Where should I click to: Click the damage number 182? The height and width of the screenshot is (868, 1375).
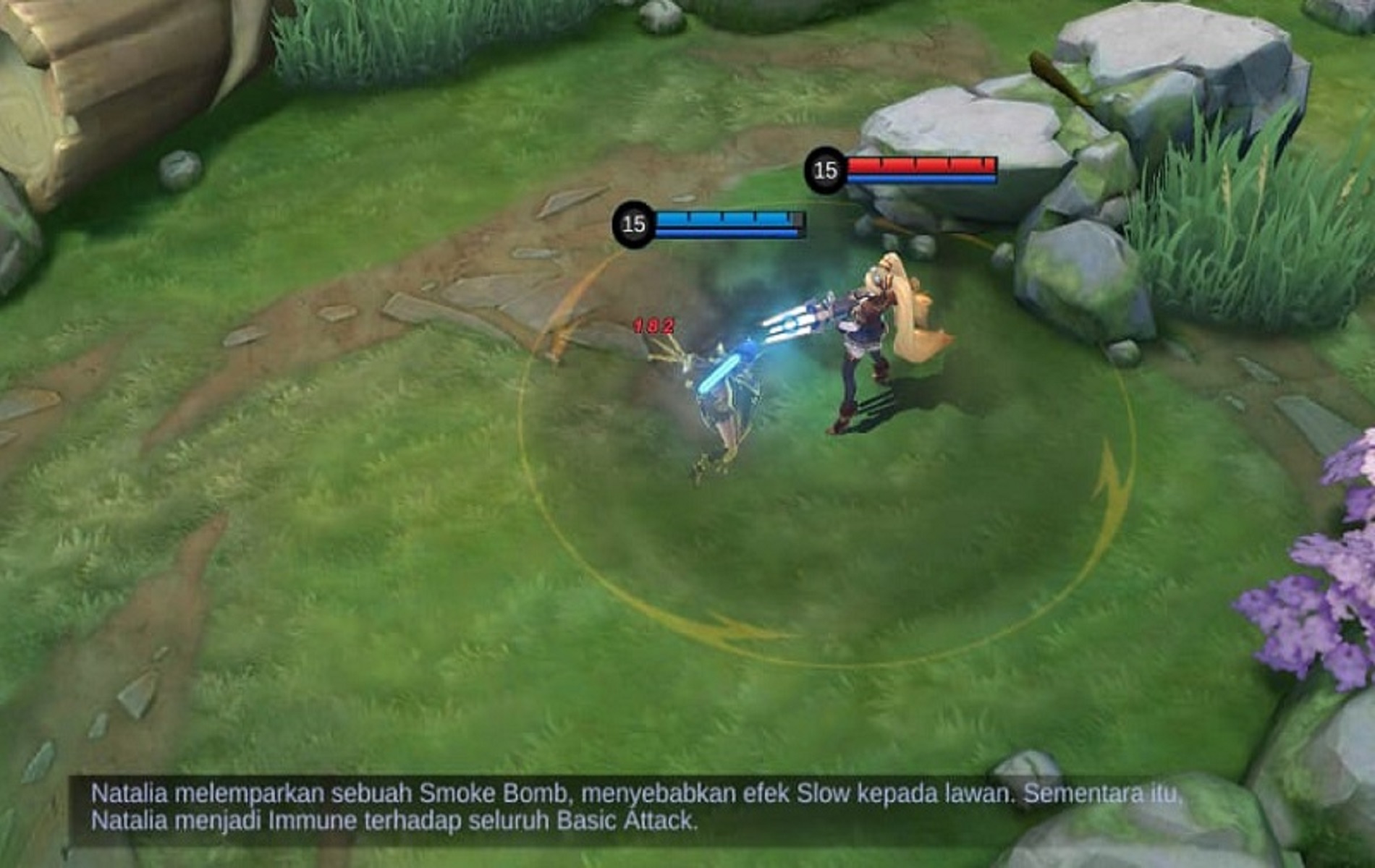pyautogui.click(x=651, y=325)
